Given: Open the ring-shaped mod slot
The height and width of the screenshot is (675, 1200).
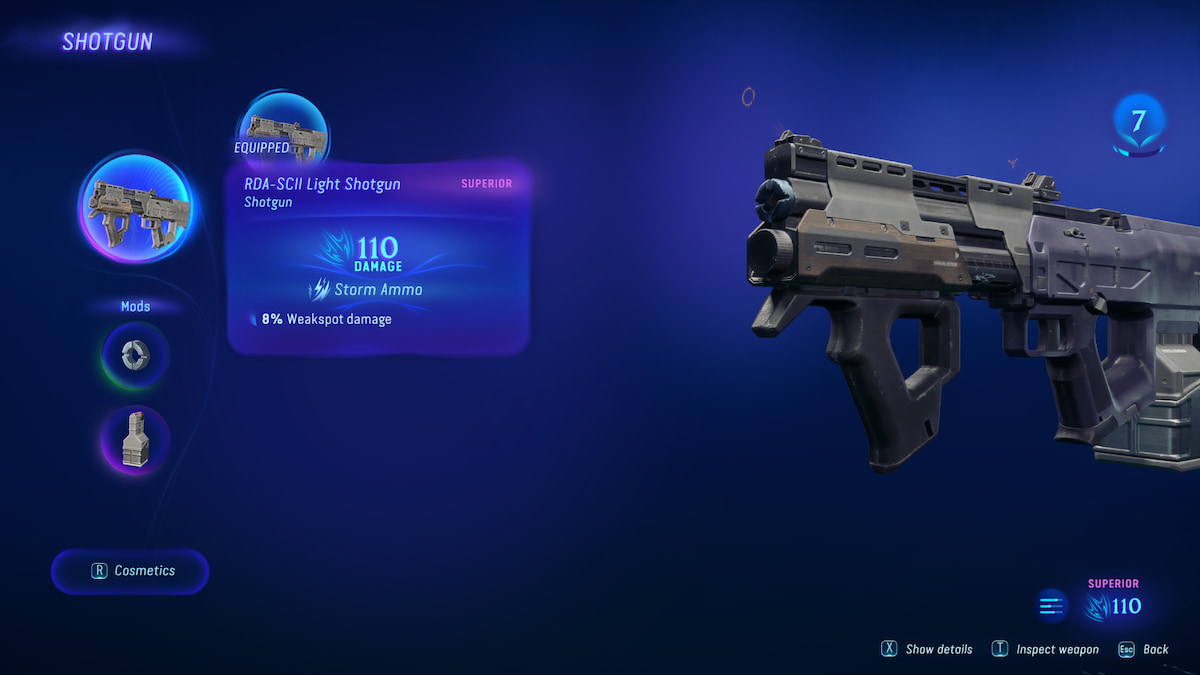Looking at the screenshot, I should point(135,355).
